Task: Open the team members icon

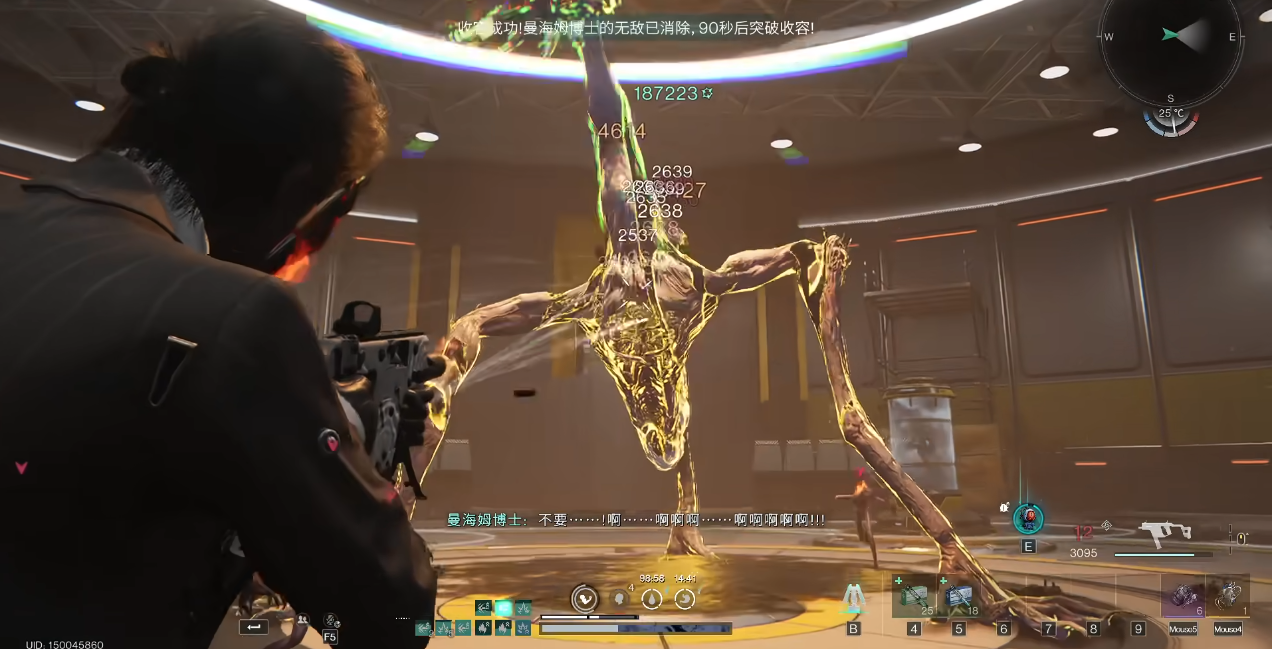Action: point(302,621)
